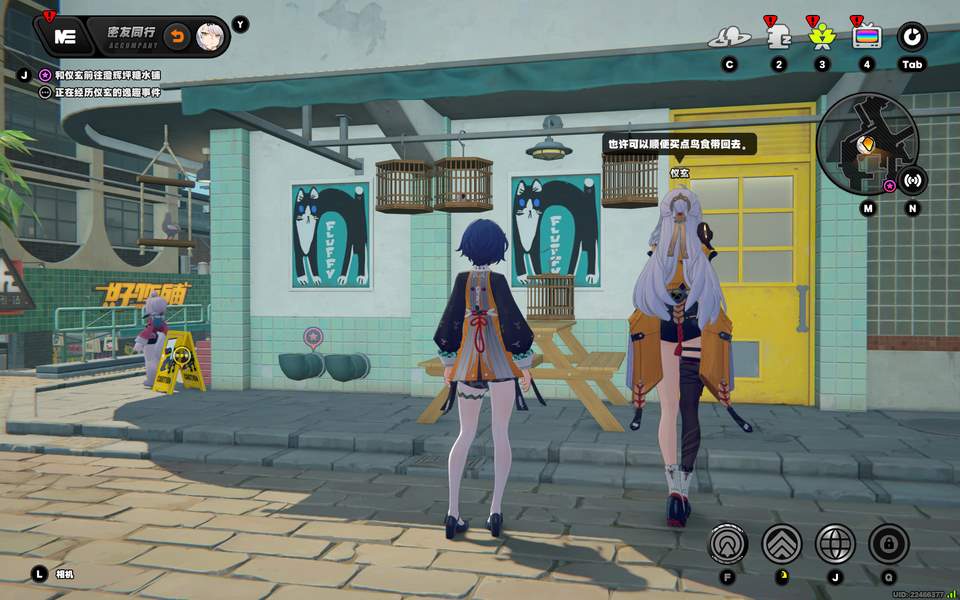Viewport: 960px width, 600px height.
Task: Open the rainbow TV icon
Action: click(x=866, y=38)
